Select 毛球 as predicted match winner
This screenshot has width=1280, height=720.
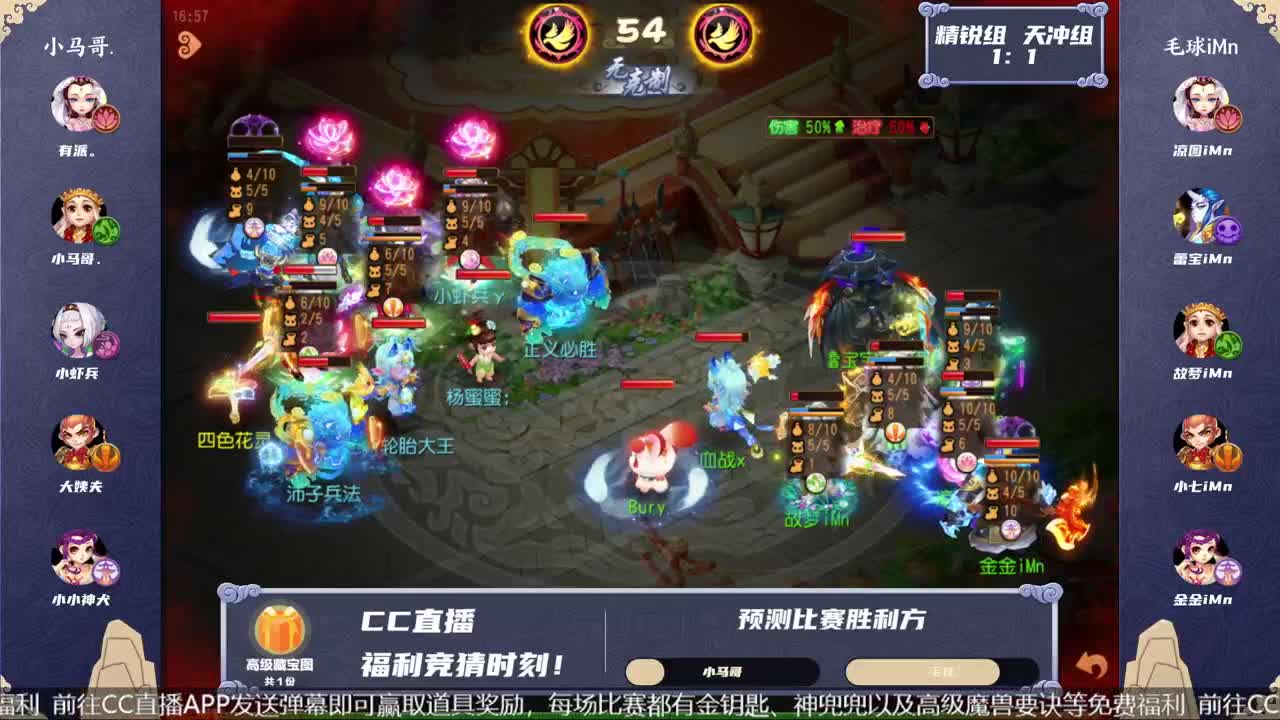[x=925, y=670]
